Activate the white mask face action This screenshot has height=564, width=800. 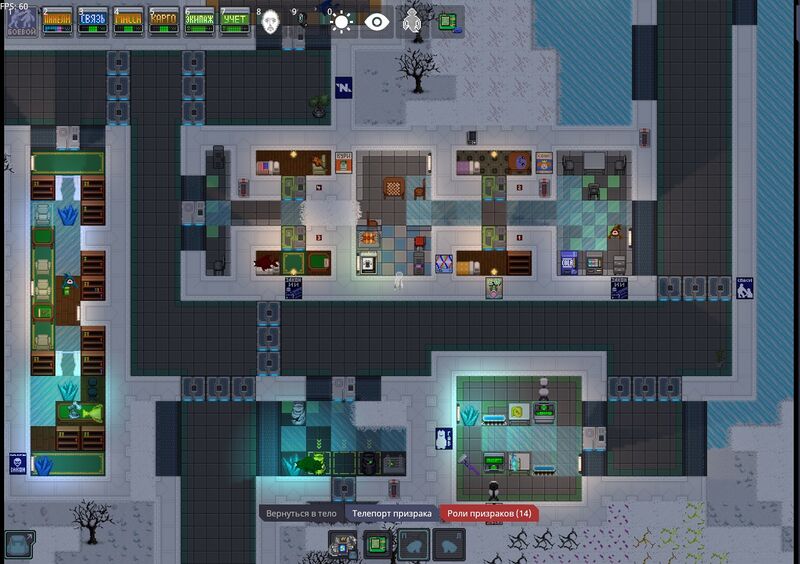(x=270, y=23)
